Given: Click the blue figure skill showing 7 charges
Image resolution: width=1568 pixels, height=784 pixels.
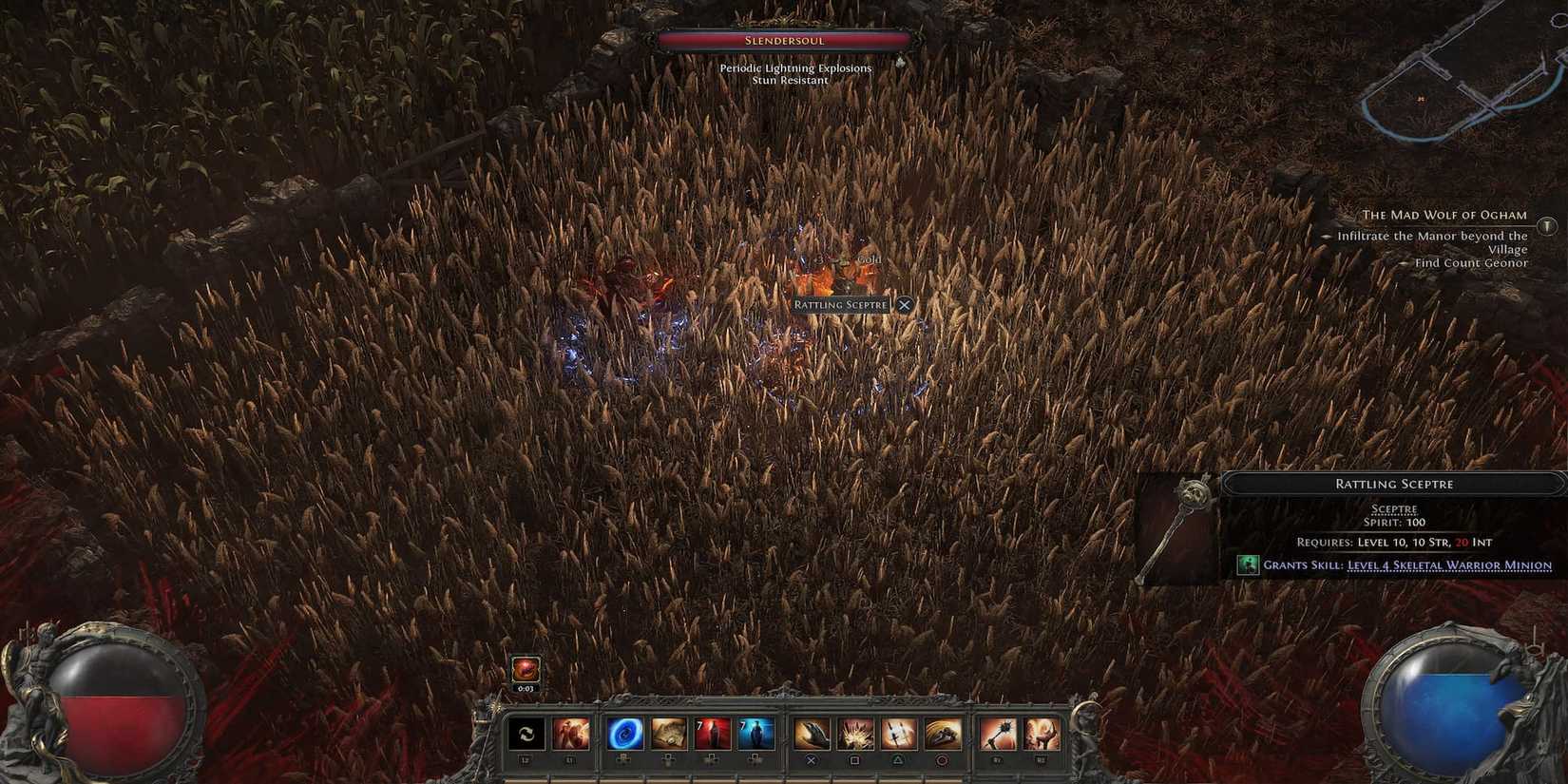Looking at the screenshot, I should click(755, 732).
